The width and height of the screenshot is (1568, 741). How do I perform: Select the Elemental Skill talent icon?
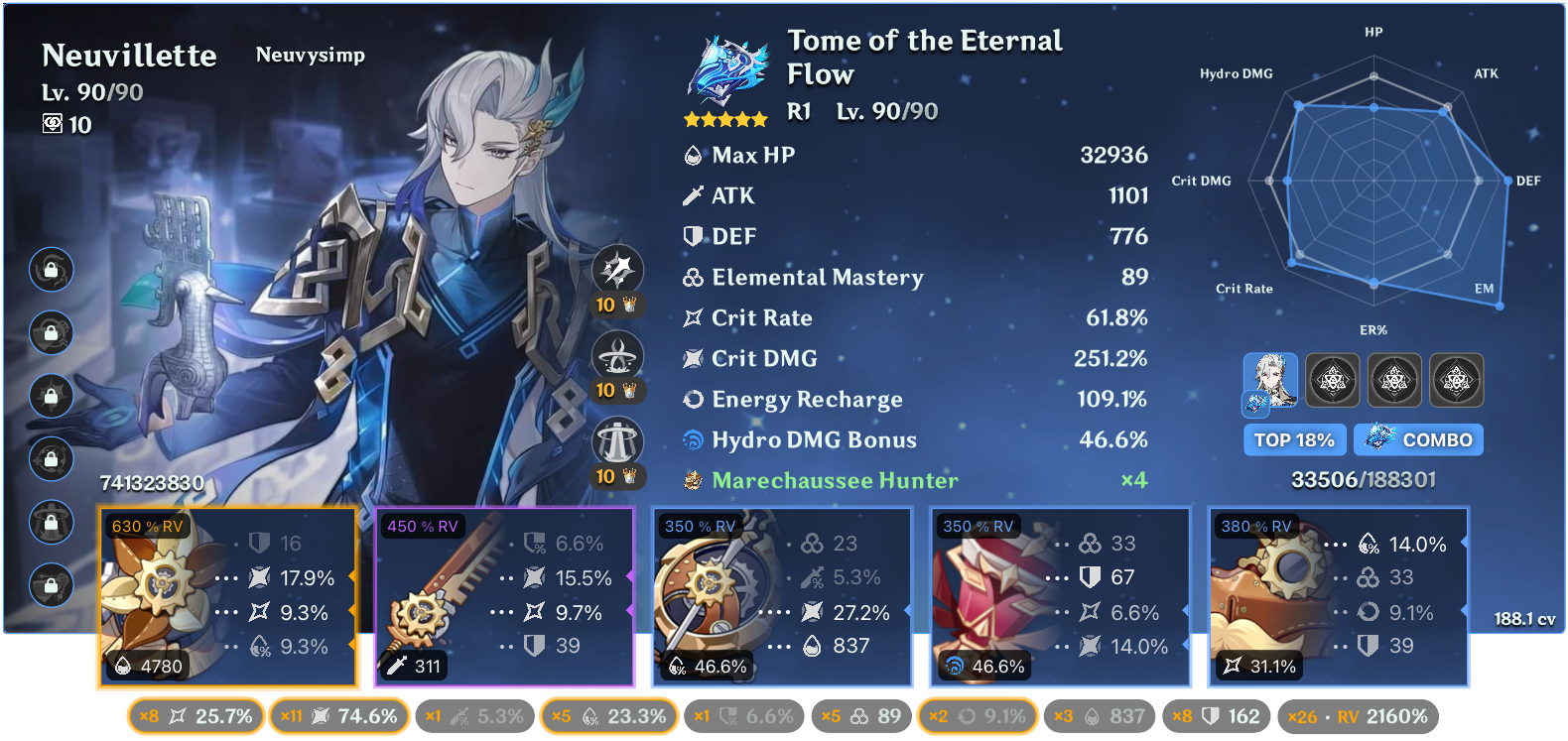[x=620, y=354]
